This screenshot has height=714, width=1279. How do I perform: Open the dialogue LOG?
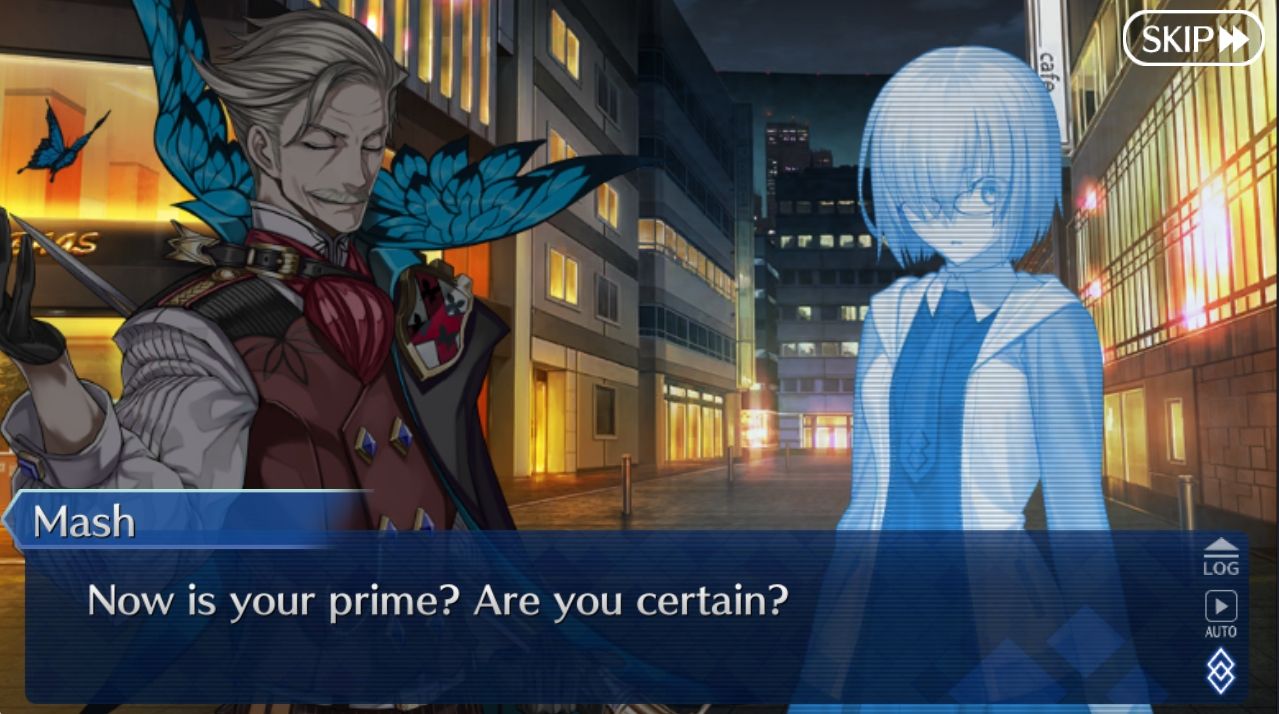1220,557
